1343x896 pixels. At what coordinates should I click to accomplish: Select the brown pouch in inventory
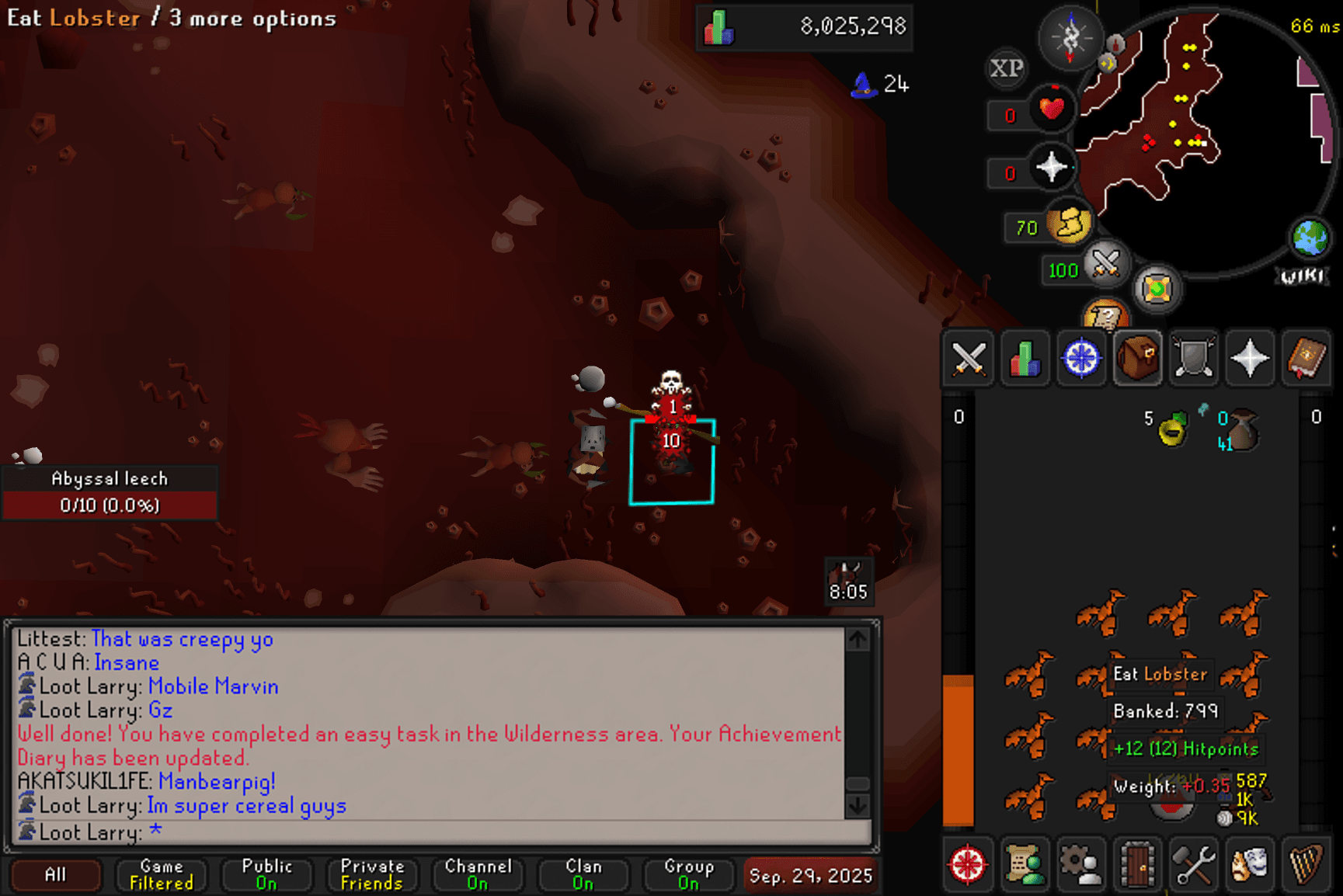coord(1243,431)
